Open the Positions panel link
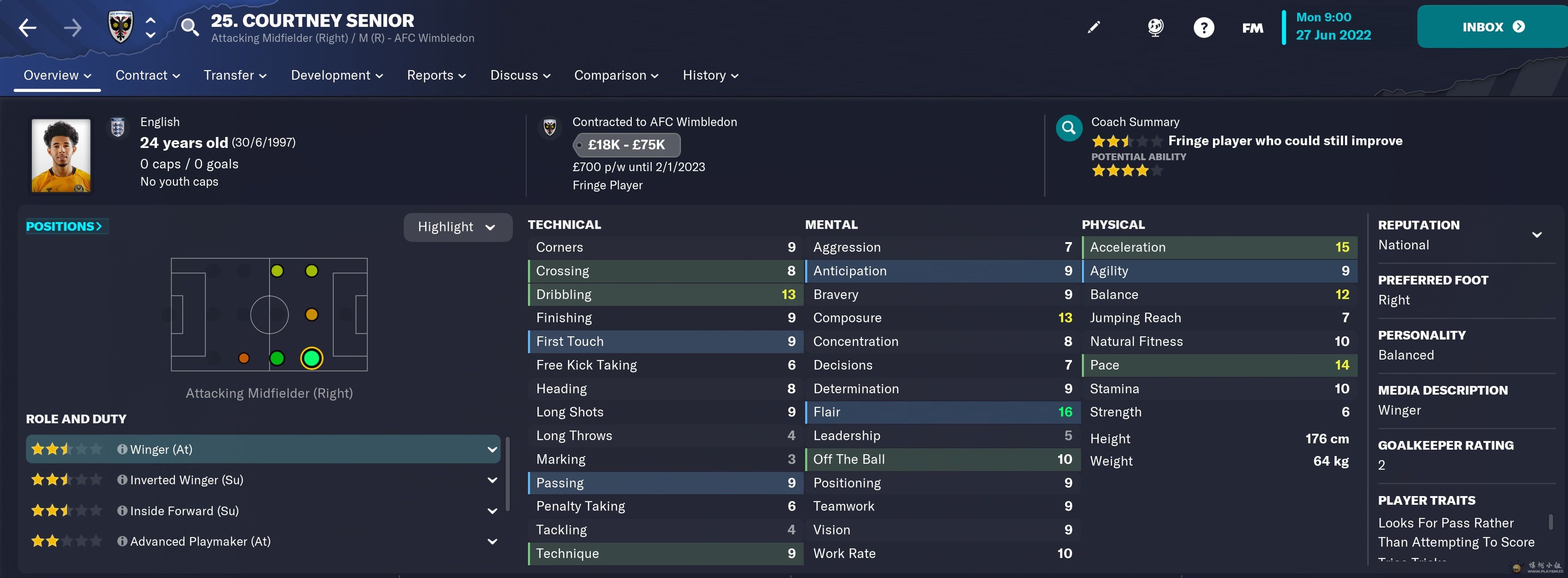1568x578 pixels. pyautogui.click(x=64, y=226)
